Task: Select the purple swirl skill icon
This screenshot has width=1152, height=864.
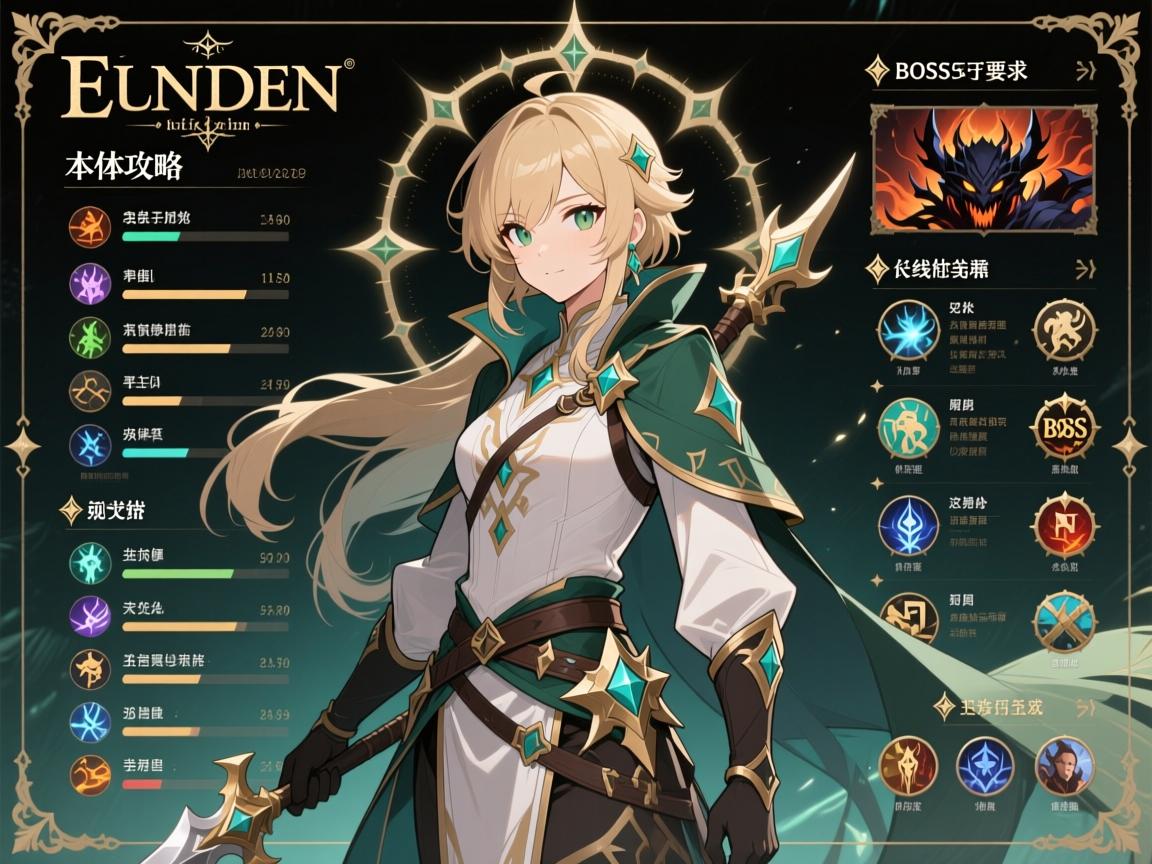Action: click(89, 613)
